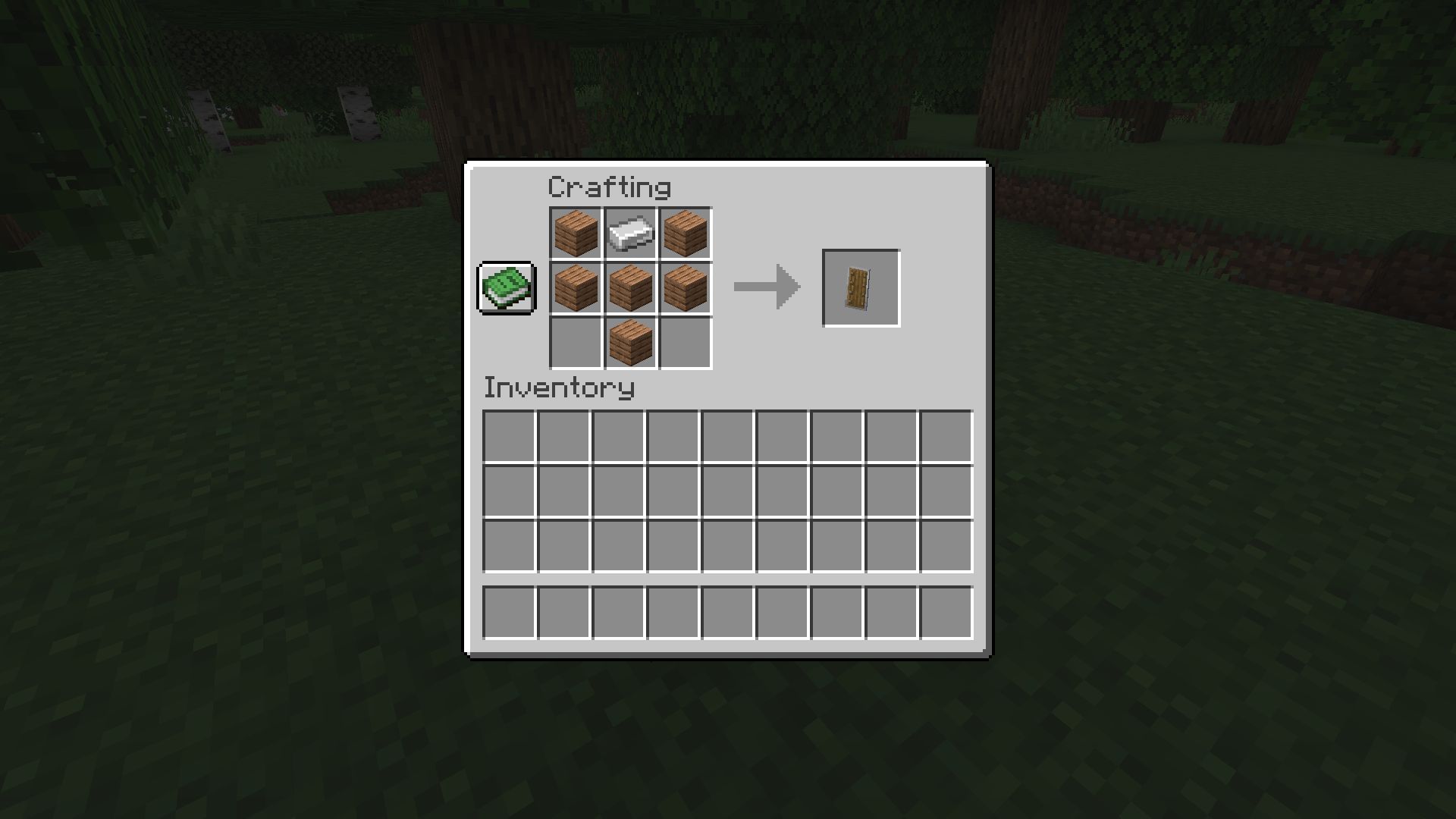Select the middle slot of the second inventory row

click(726, 491)
